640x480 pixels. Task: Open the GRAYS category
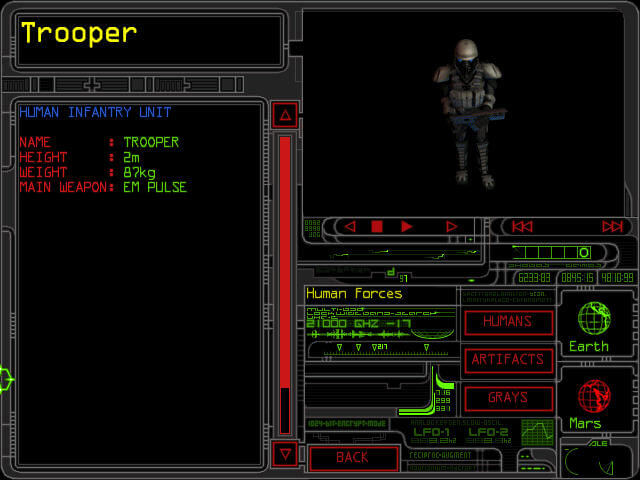(508, 397)
